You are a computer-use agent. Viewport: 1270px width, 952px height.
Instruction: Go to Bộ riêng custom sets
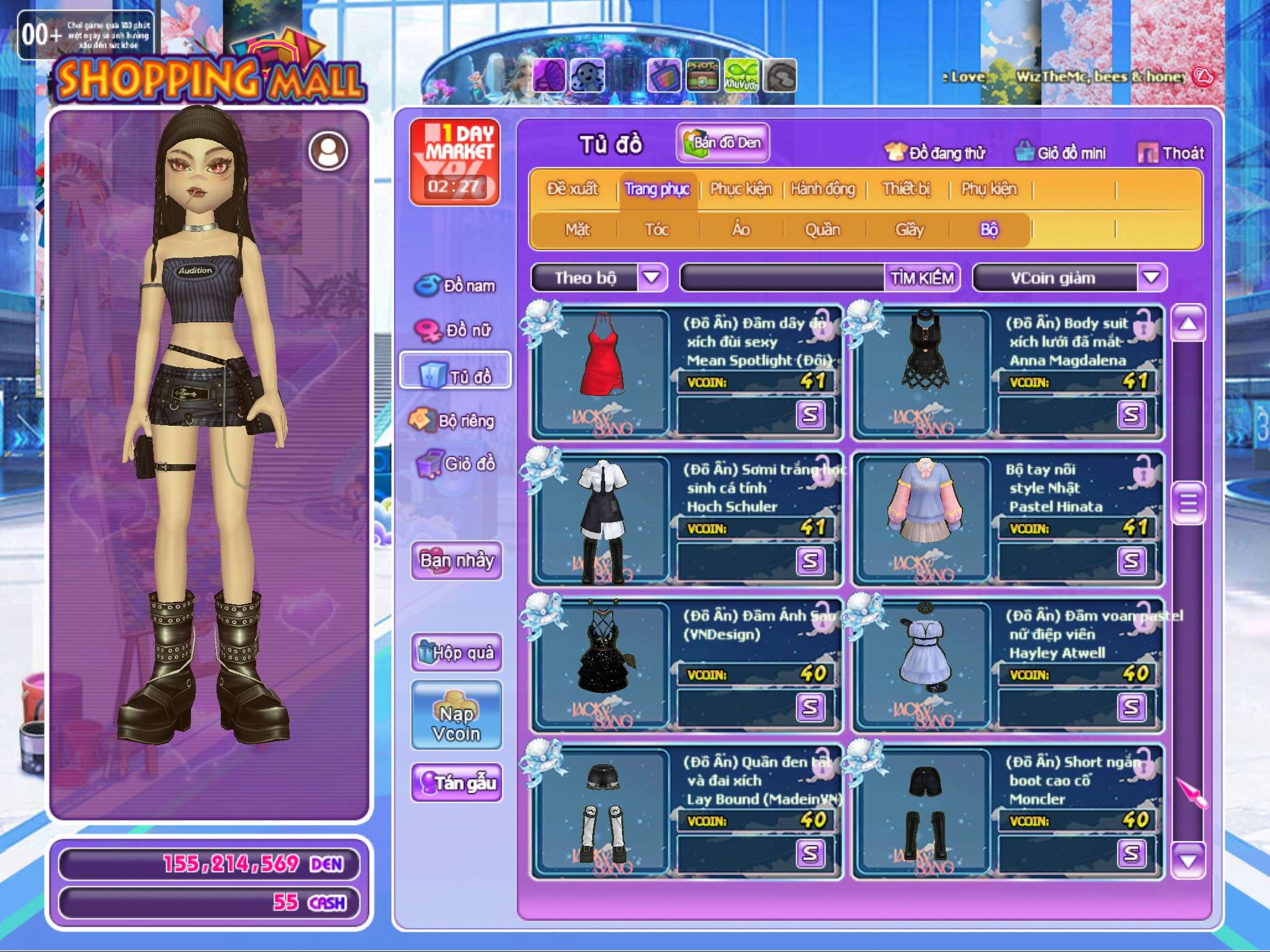click(456, 421)
